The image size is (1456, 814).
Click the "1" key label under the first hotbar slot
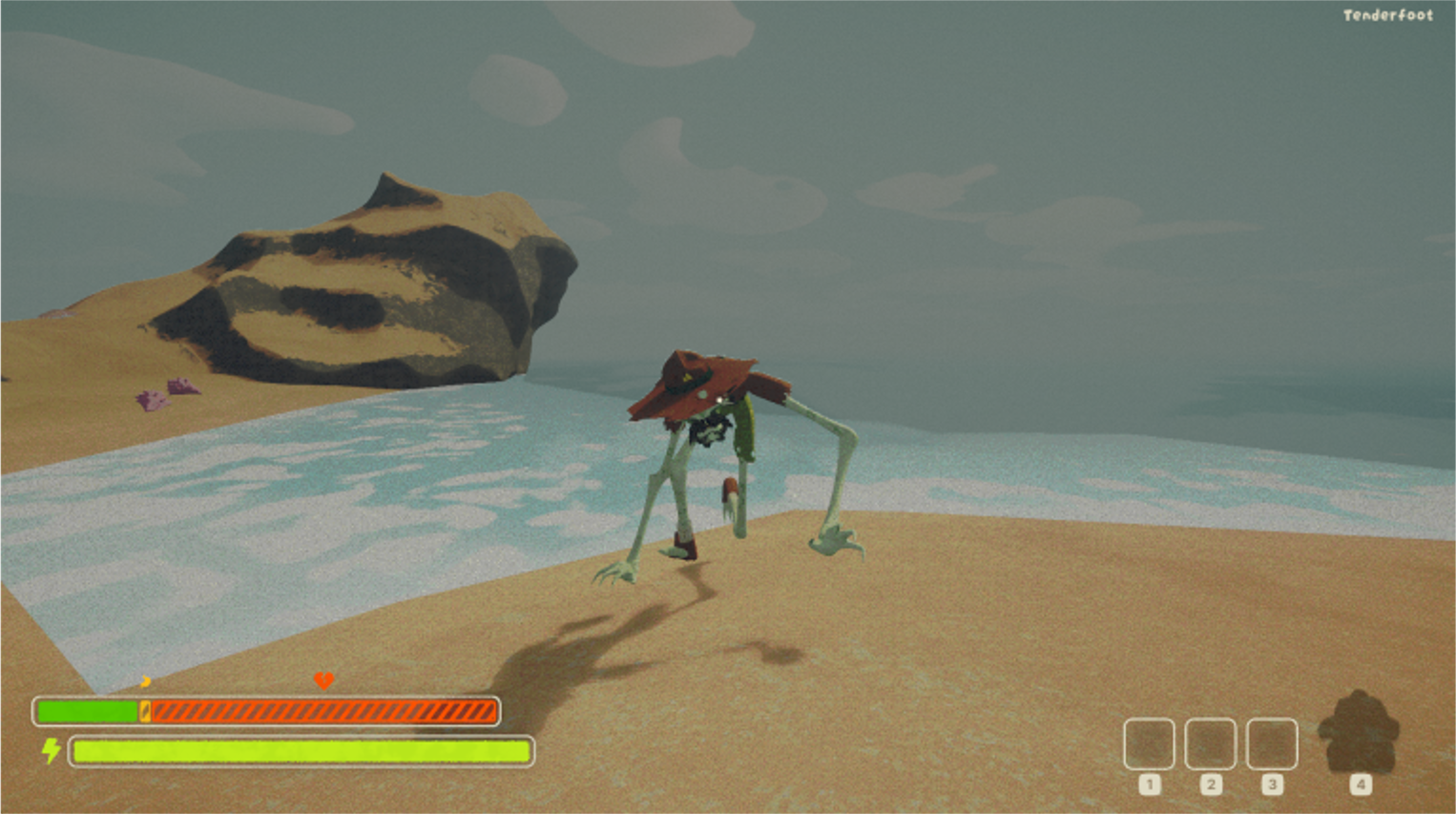point(1151,784)
